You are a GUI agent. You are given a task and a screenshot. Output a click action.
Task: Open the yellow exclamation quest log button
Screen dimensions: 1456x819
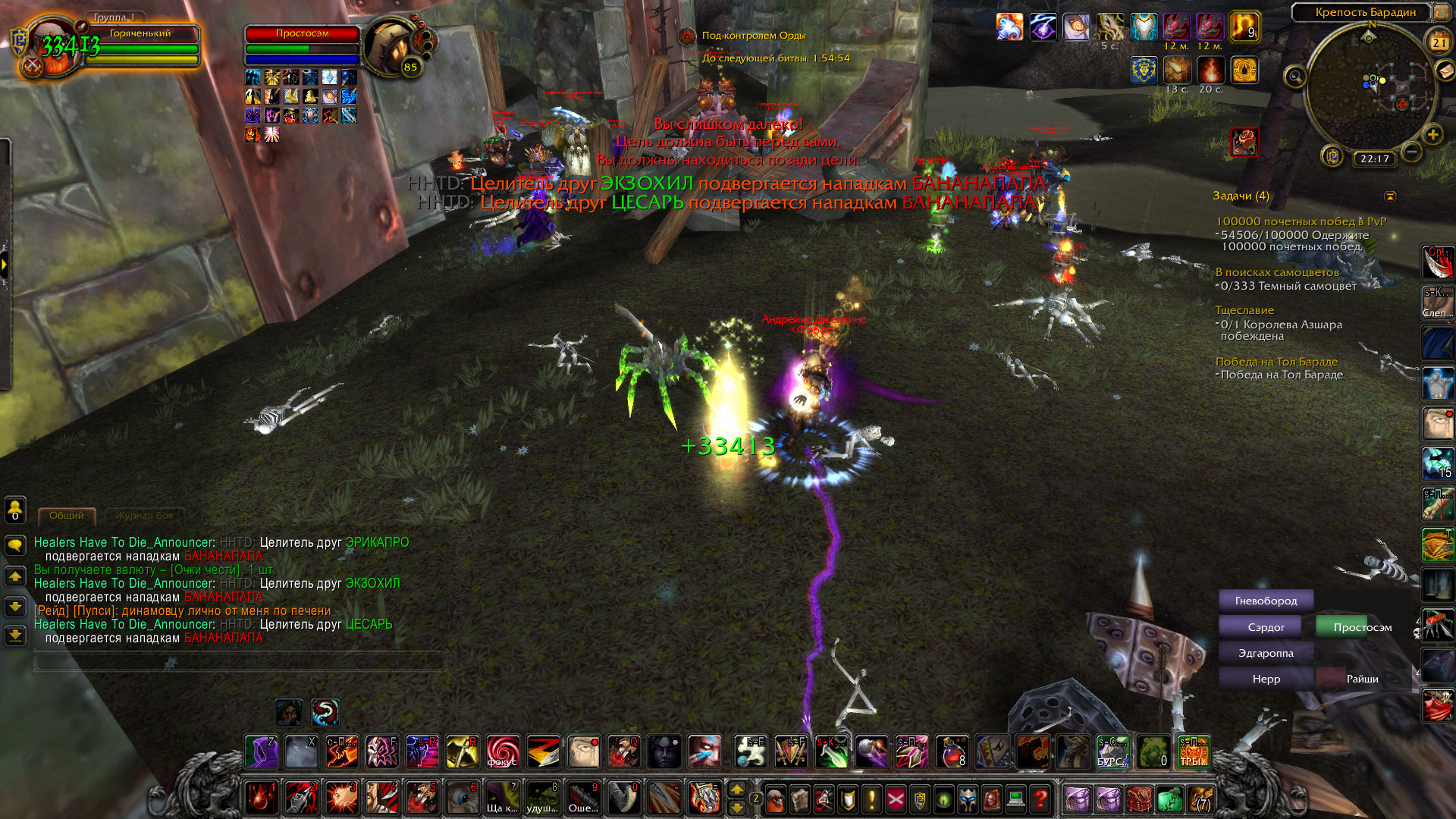pos(872,799)
